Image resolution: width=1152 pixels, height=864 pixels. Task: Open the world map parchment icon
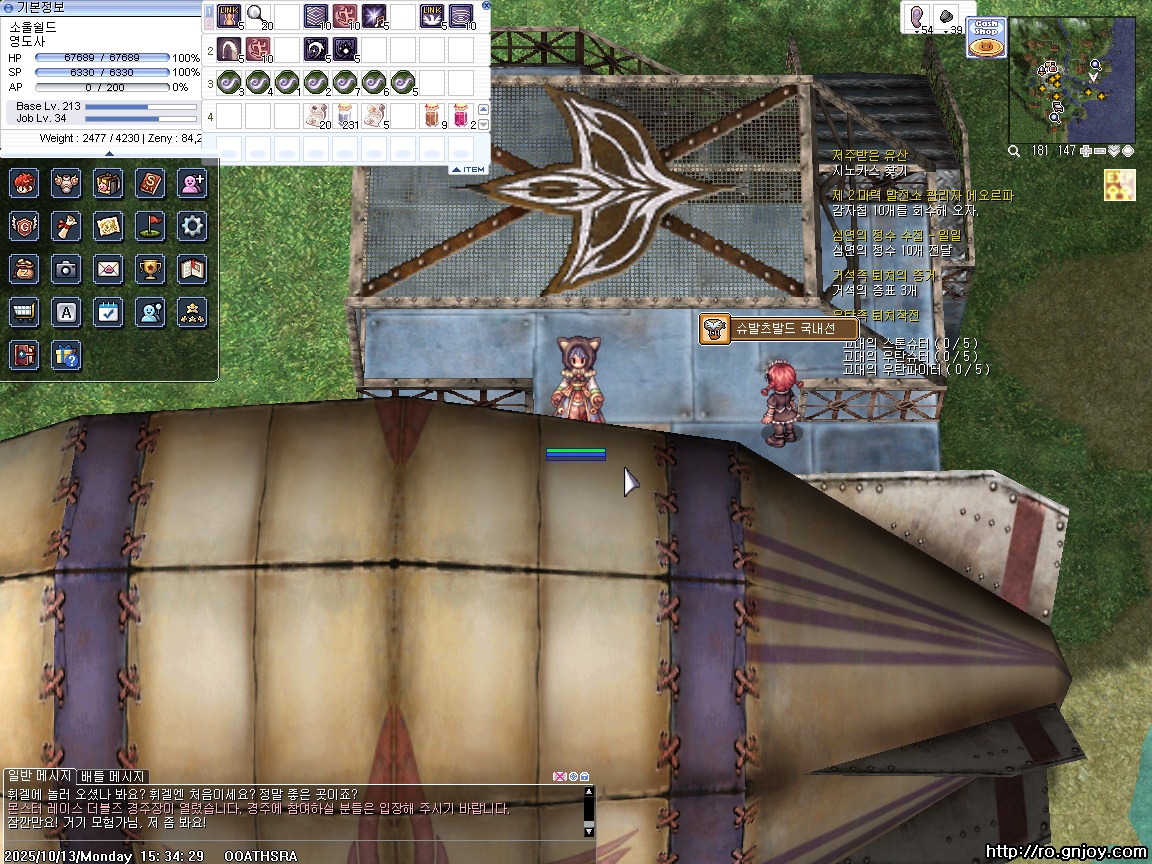coord(108,226)
